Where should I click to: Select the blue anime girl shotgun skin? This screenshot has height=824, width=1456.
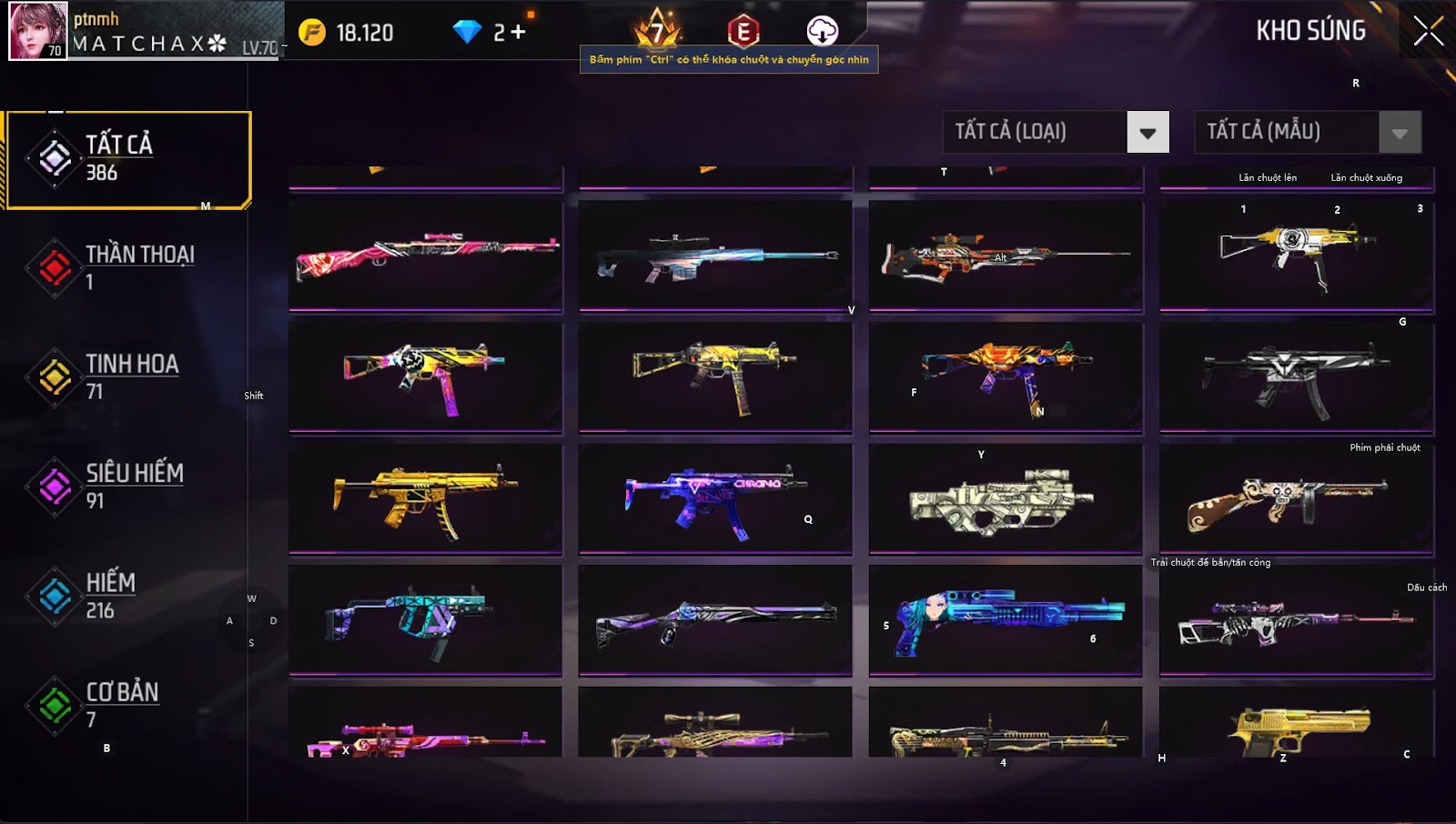coord(1006,619)
